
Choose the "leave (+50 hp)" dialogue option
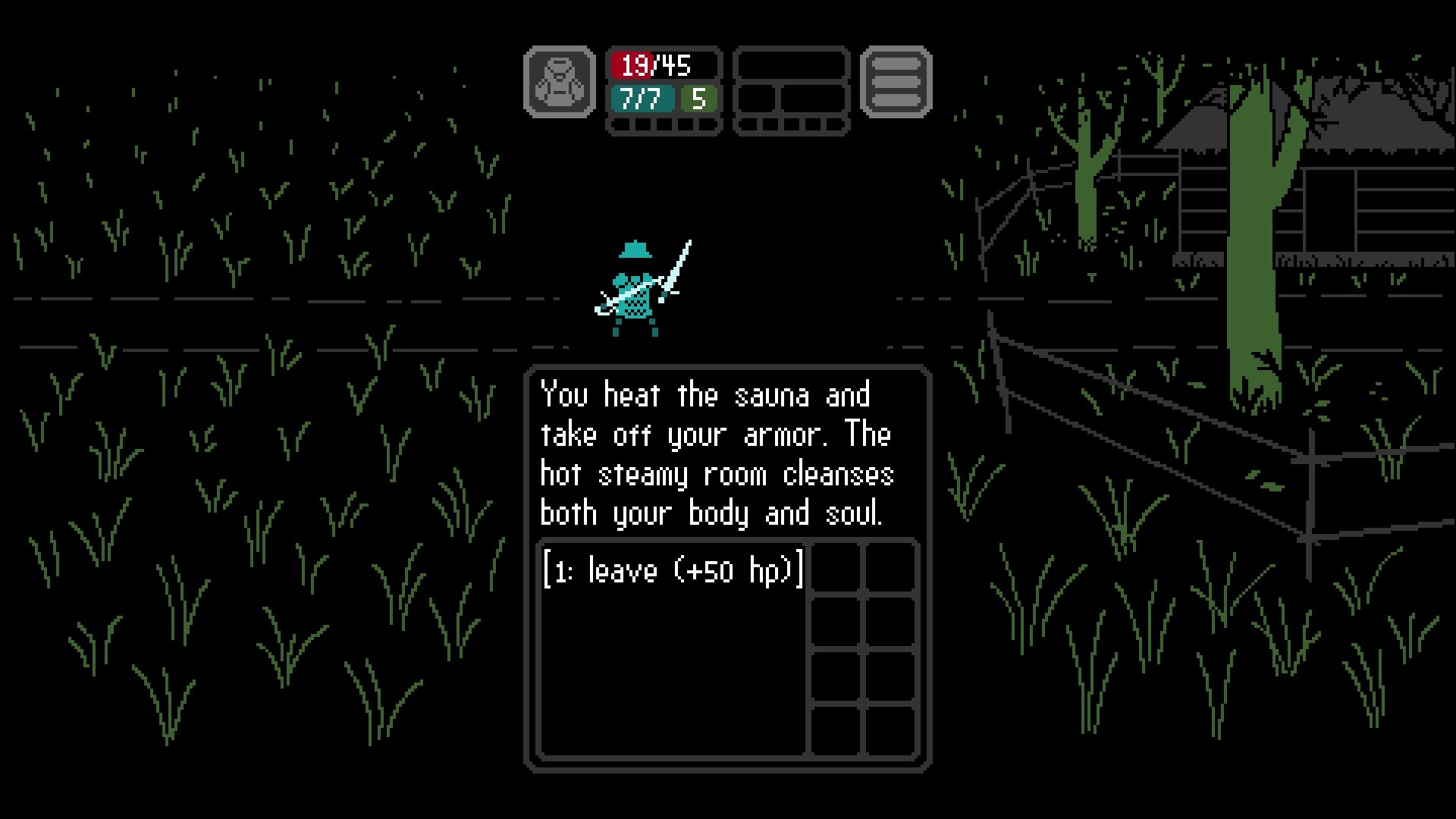point(673,570)
